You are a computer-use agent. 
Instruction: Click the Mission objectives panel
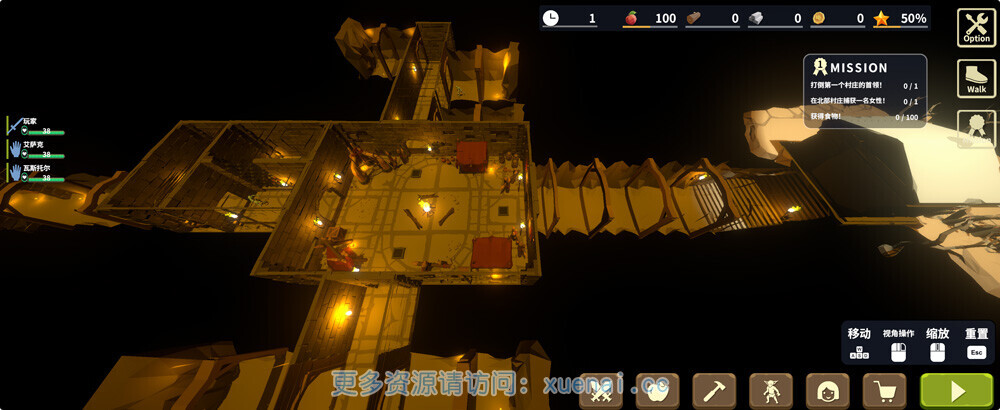[864, 91]
